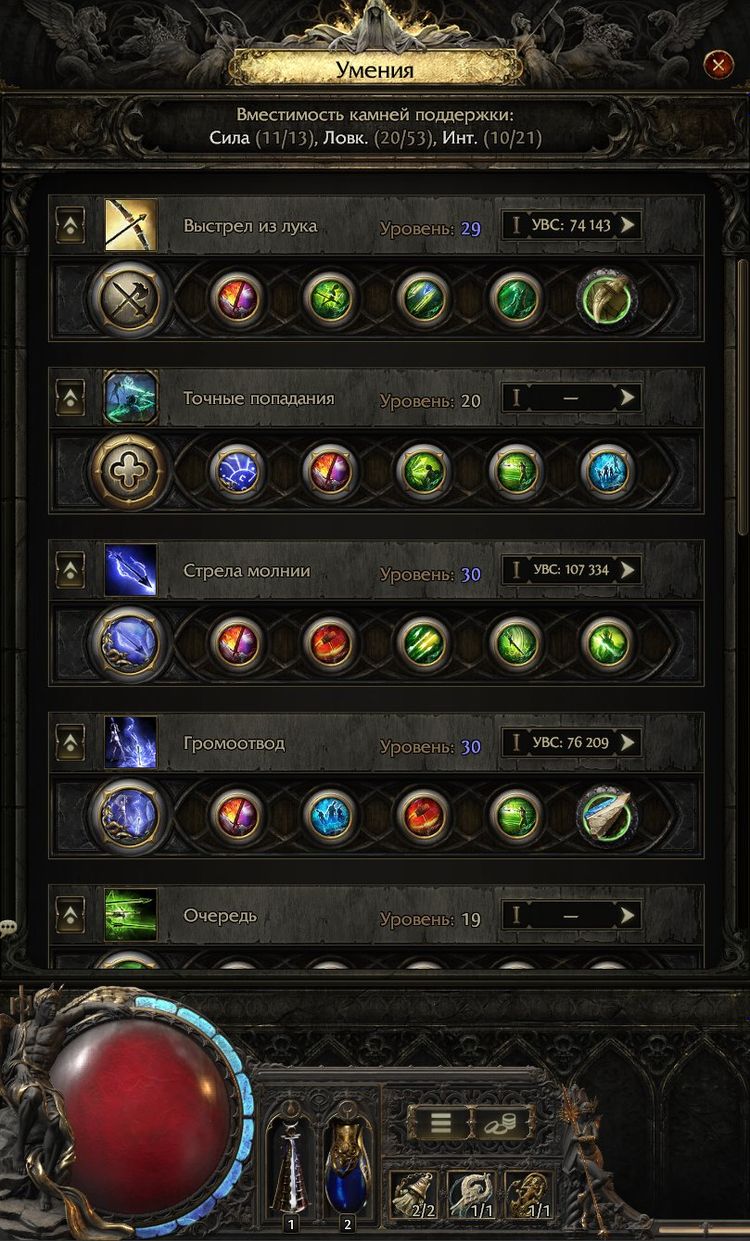Collapse the Стрела молнии skill row

pos(69,571)
